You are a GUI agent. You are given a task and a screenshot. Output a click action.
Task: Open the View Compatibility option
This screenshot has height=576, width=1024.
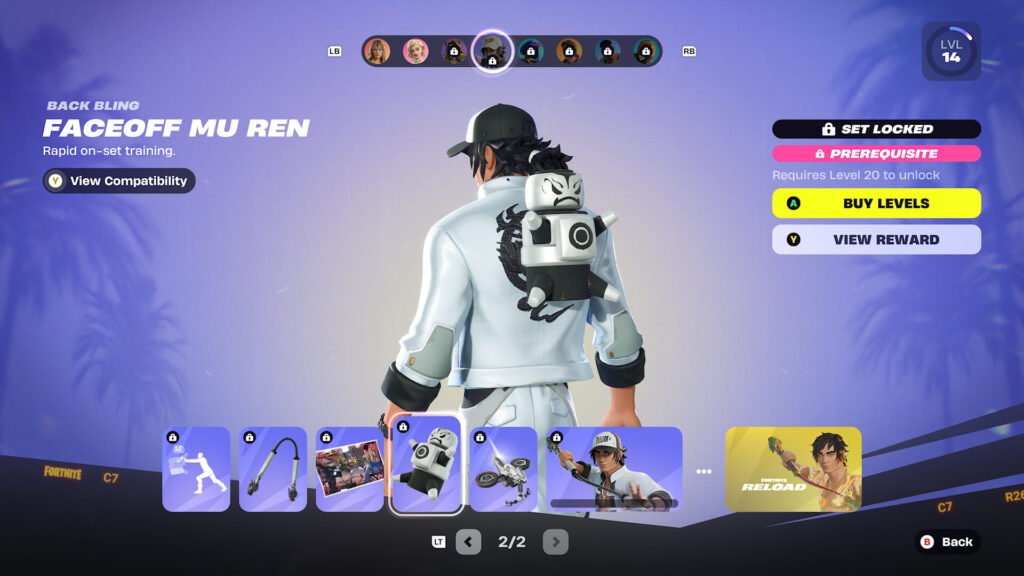click(119, 181)
